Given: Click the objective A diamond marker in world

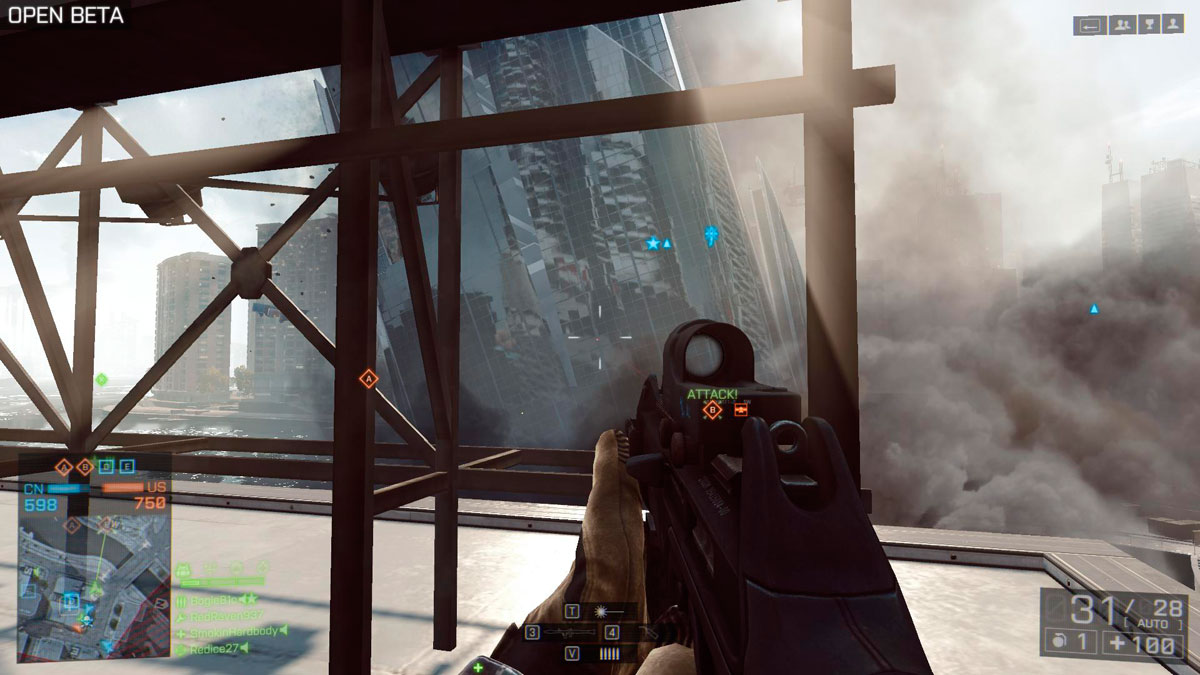Looking at the screenshot, I should click(368, 379).
